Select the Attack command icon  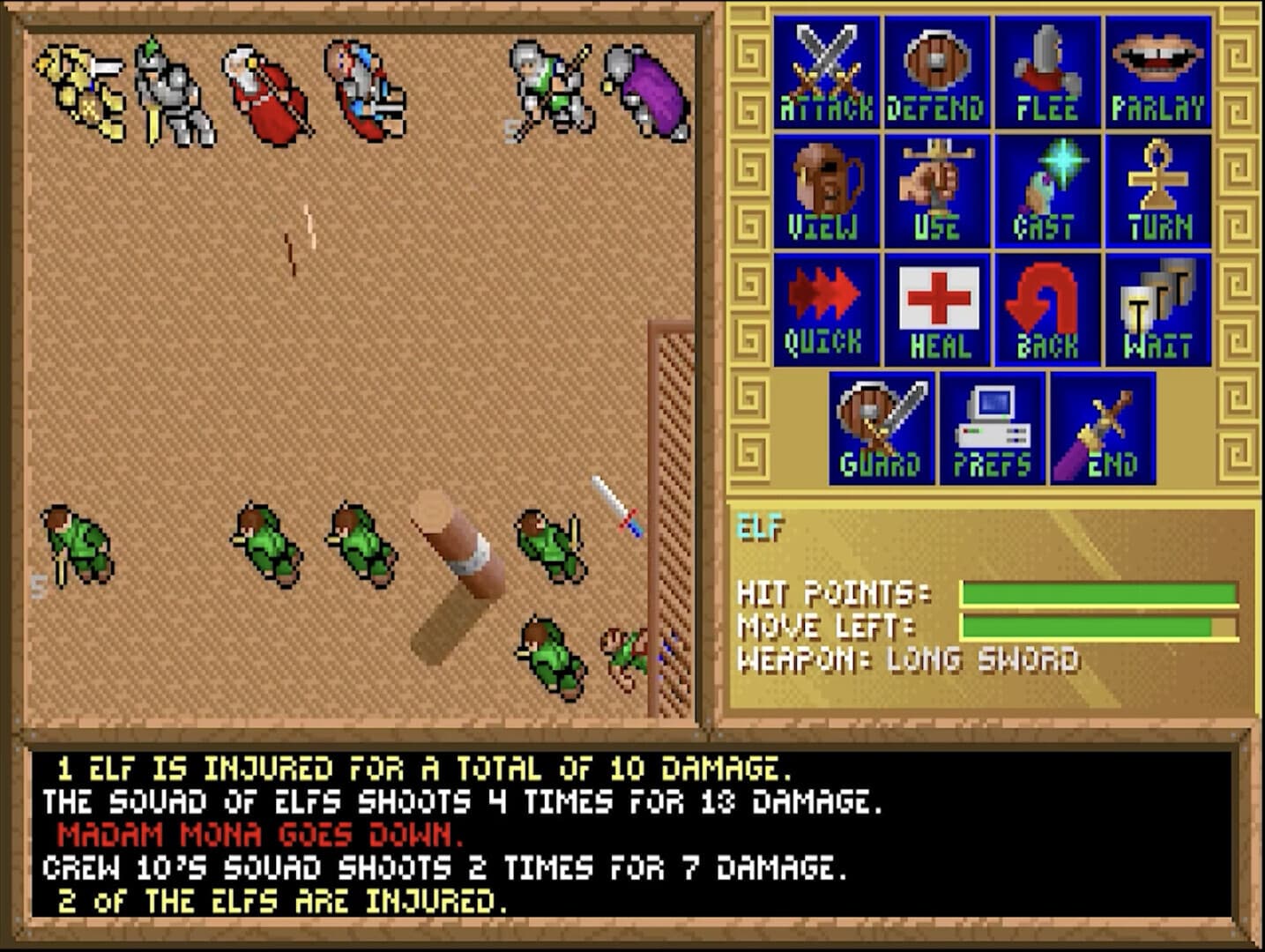[824, 71]
